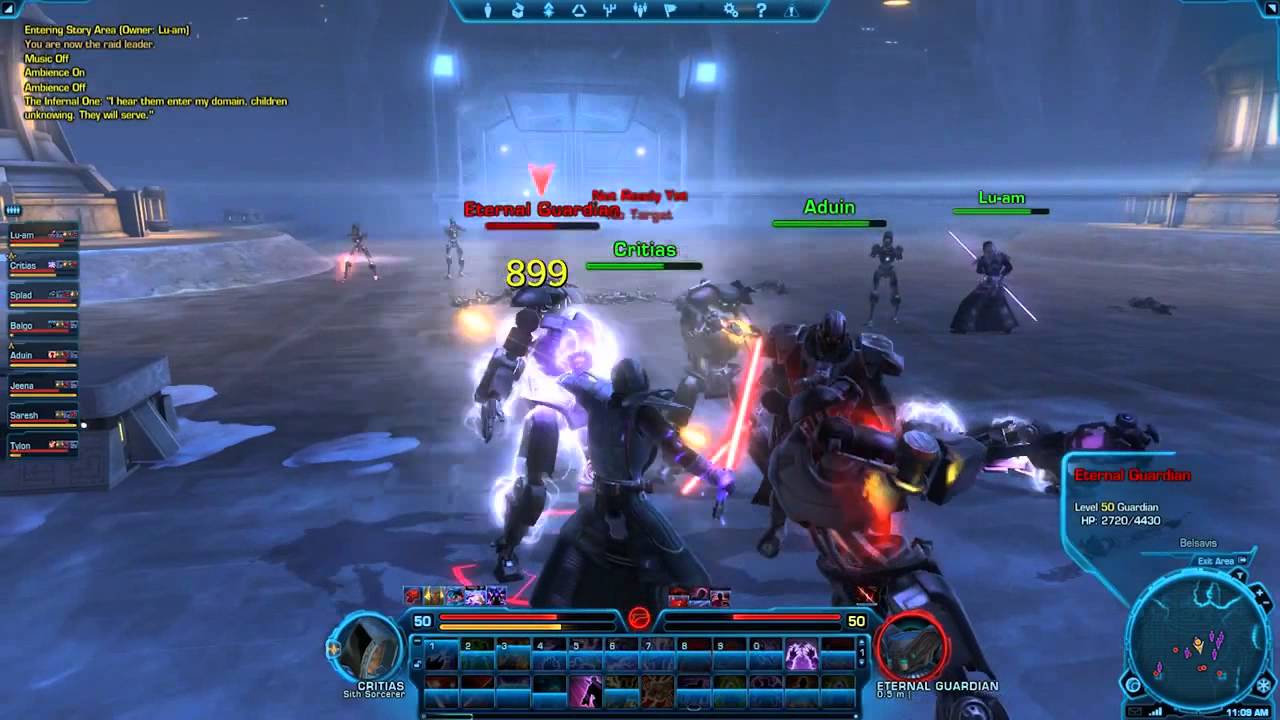
Task: Activate the magenta silhouette ability on lower bar
Action: (585, 691)
